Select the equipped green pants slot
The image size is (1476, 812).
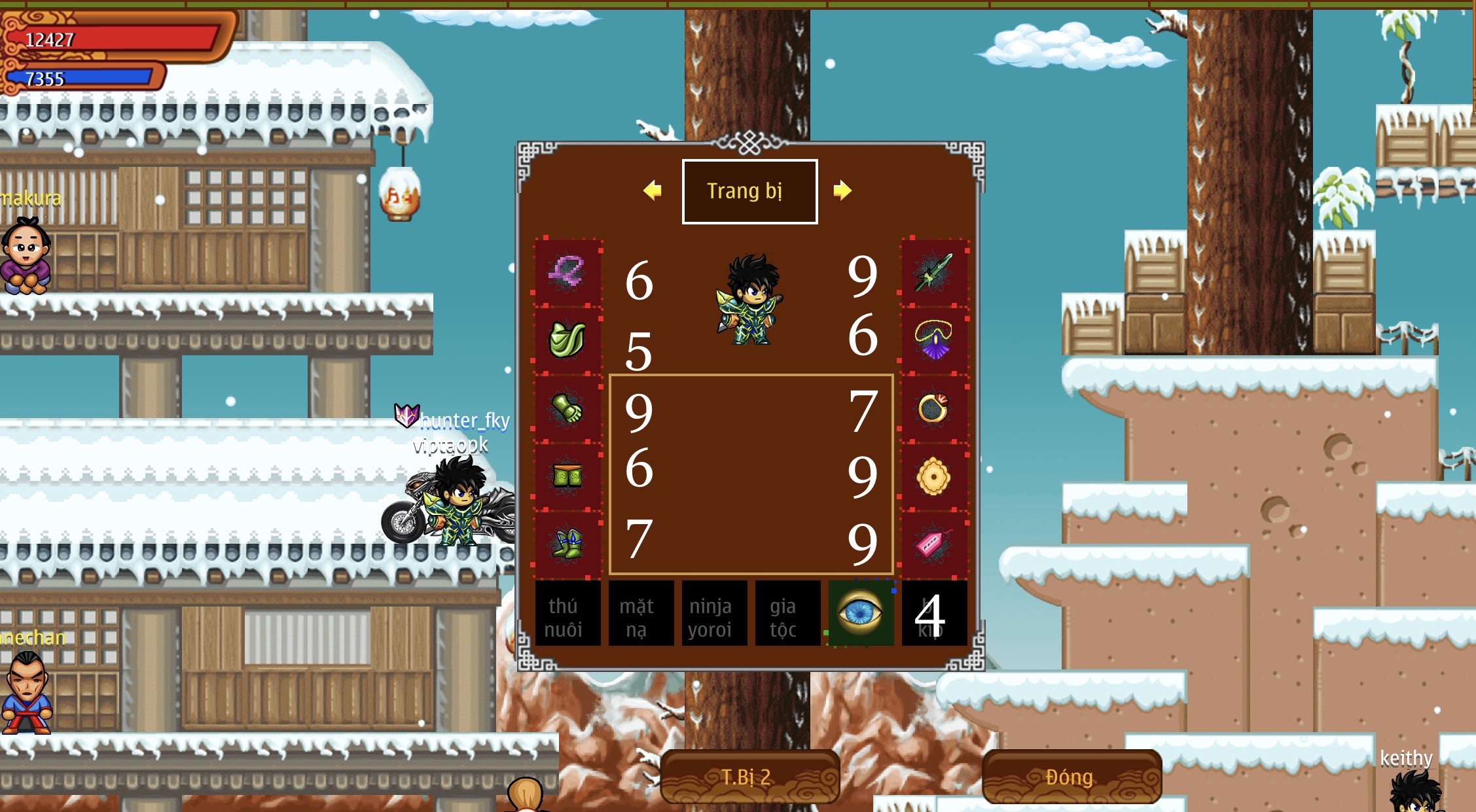(x=568, y=476)
